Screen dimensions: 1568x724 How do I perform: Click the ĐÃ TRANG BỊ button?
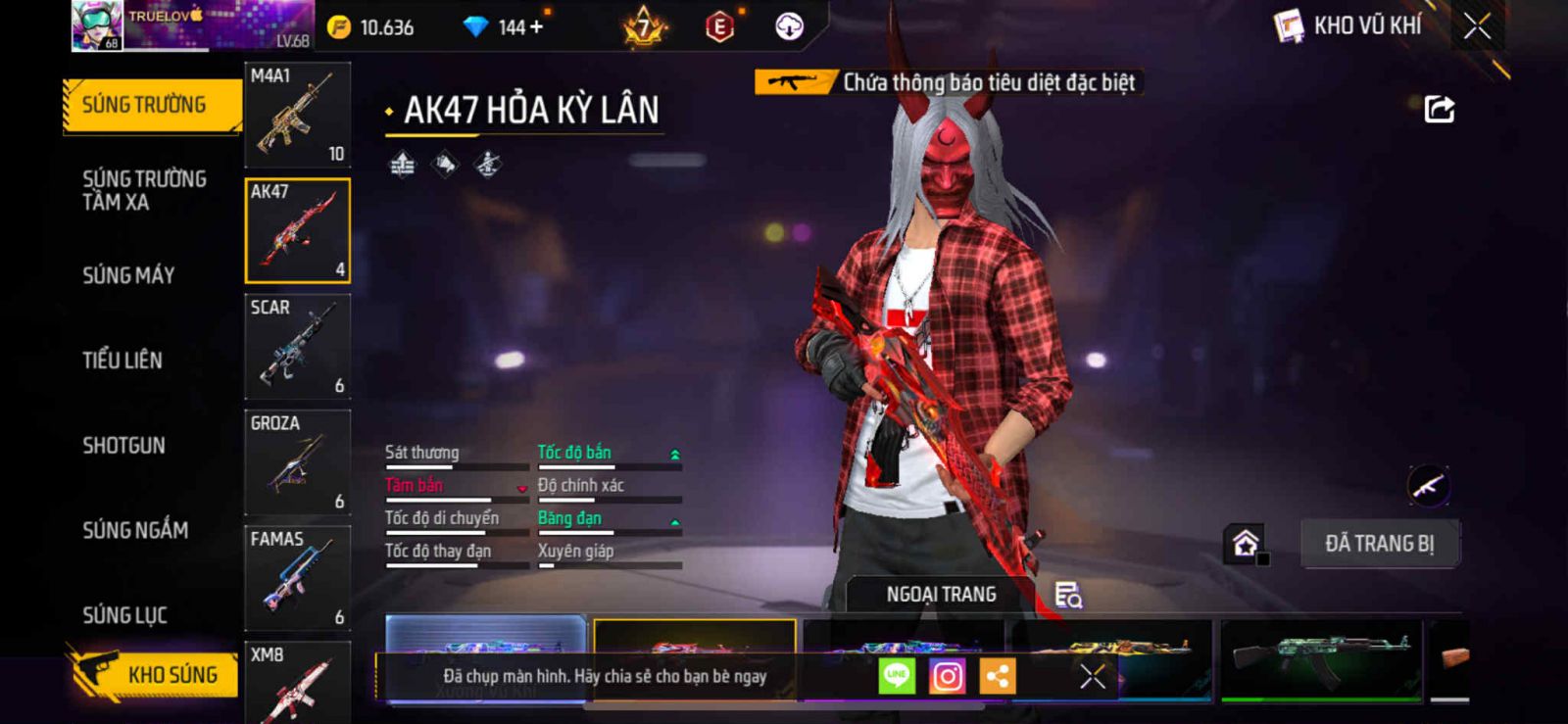[1379, 544]
